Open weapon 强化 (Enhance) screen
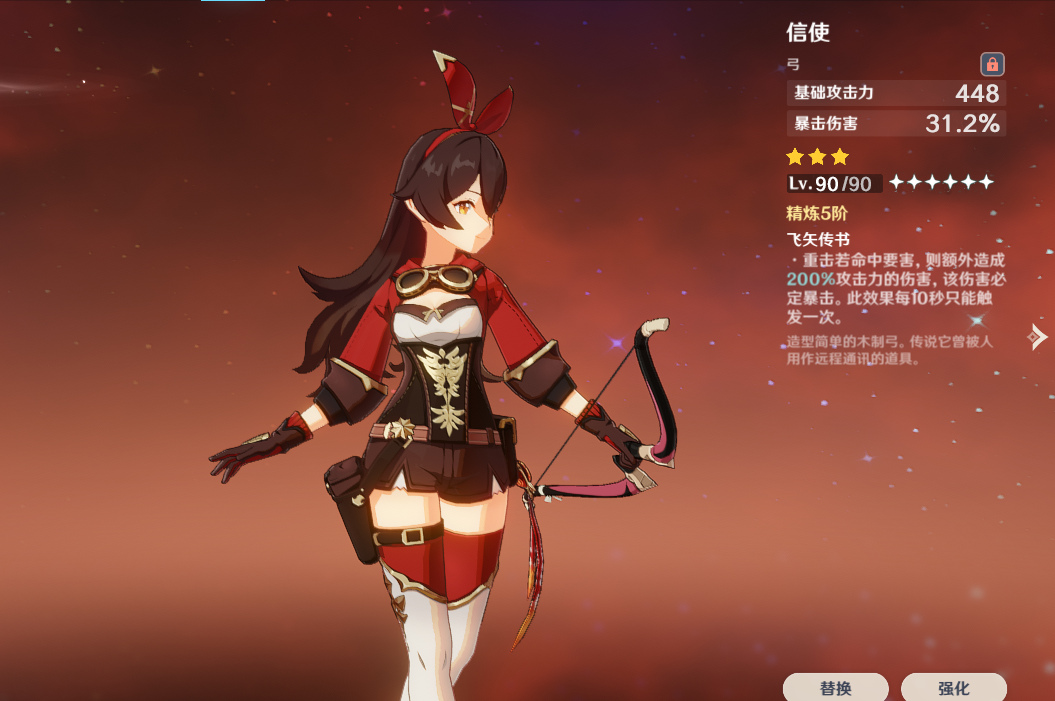Viewport: 1055px width, 701px height. [953, 688]
